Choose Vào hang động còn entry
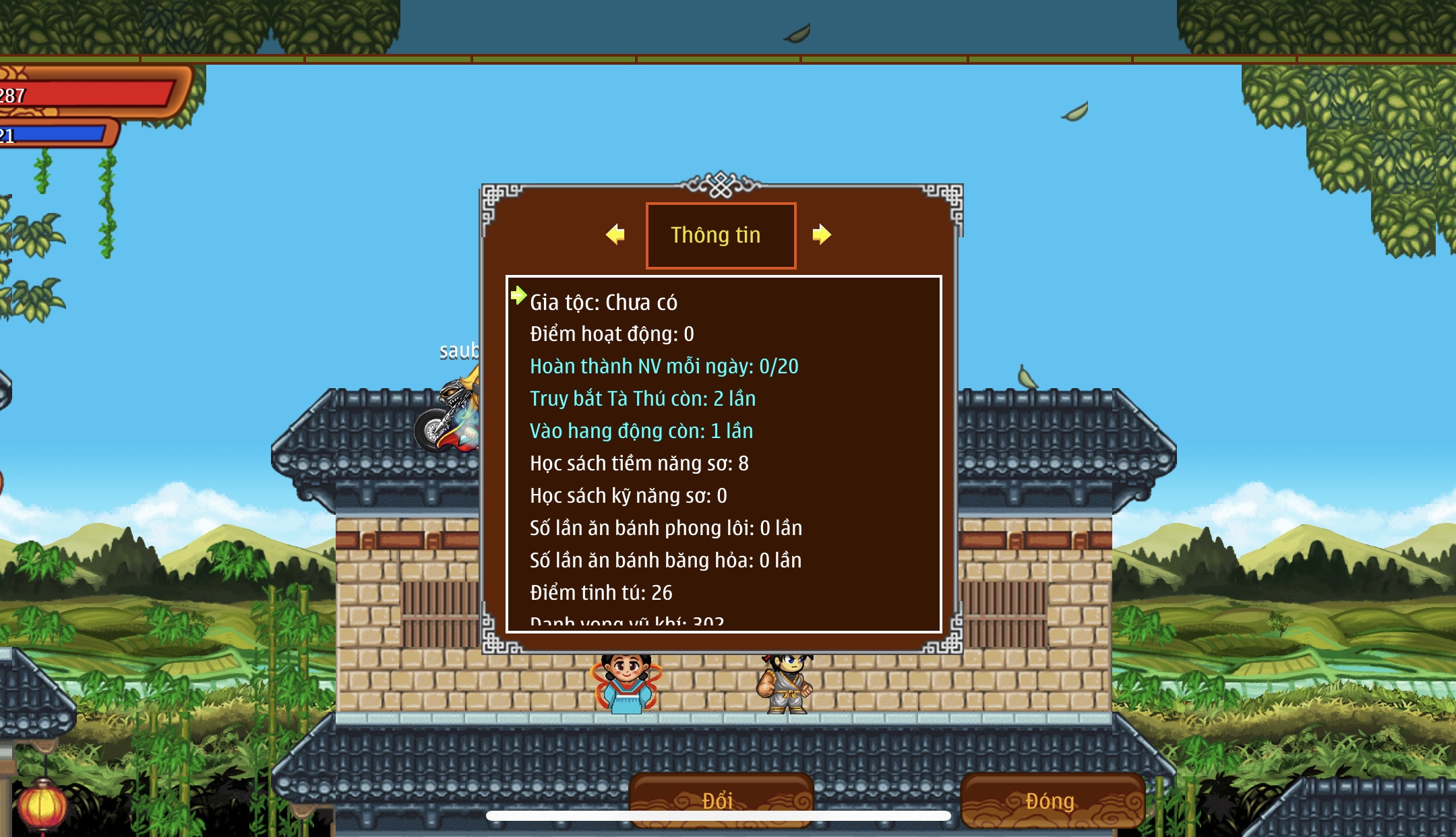1456x837 pixels. point(640,431)
